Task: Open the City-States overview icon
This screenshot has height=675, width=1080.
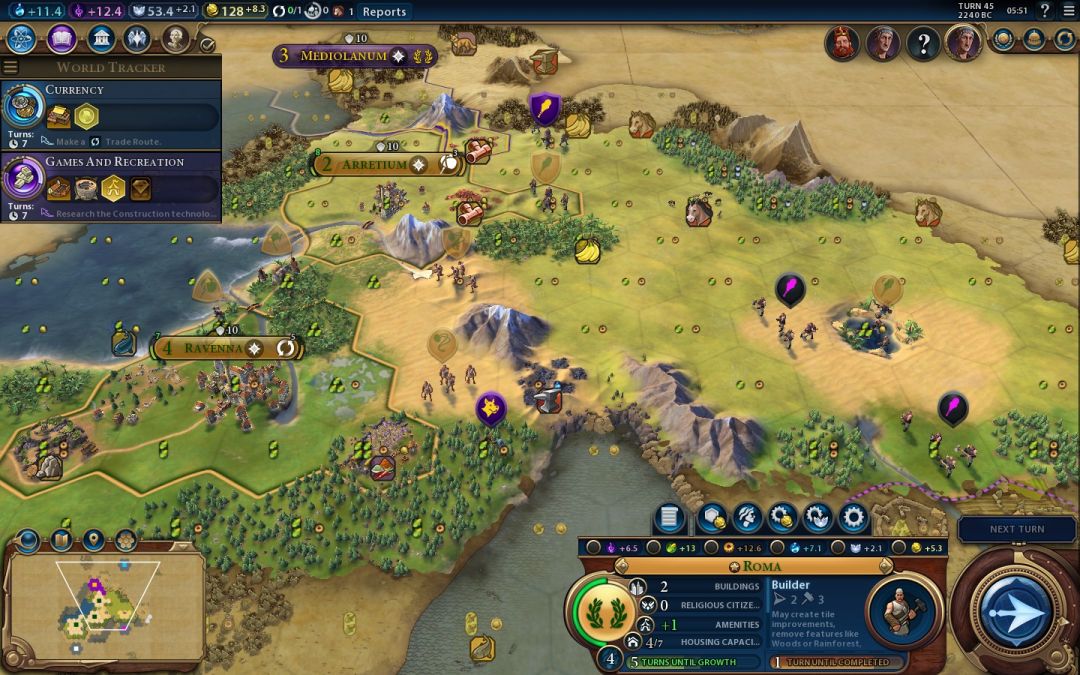Action: click(1003, 40)
